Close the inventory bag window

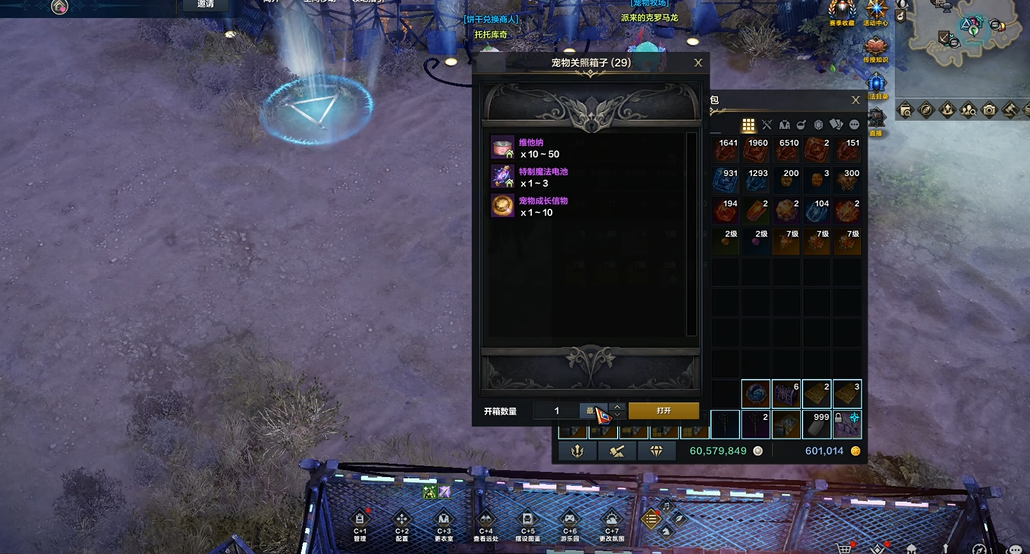pos(855,100)
